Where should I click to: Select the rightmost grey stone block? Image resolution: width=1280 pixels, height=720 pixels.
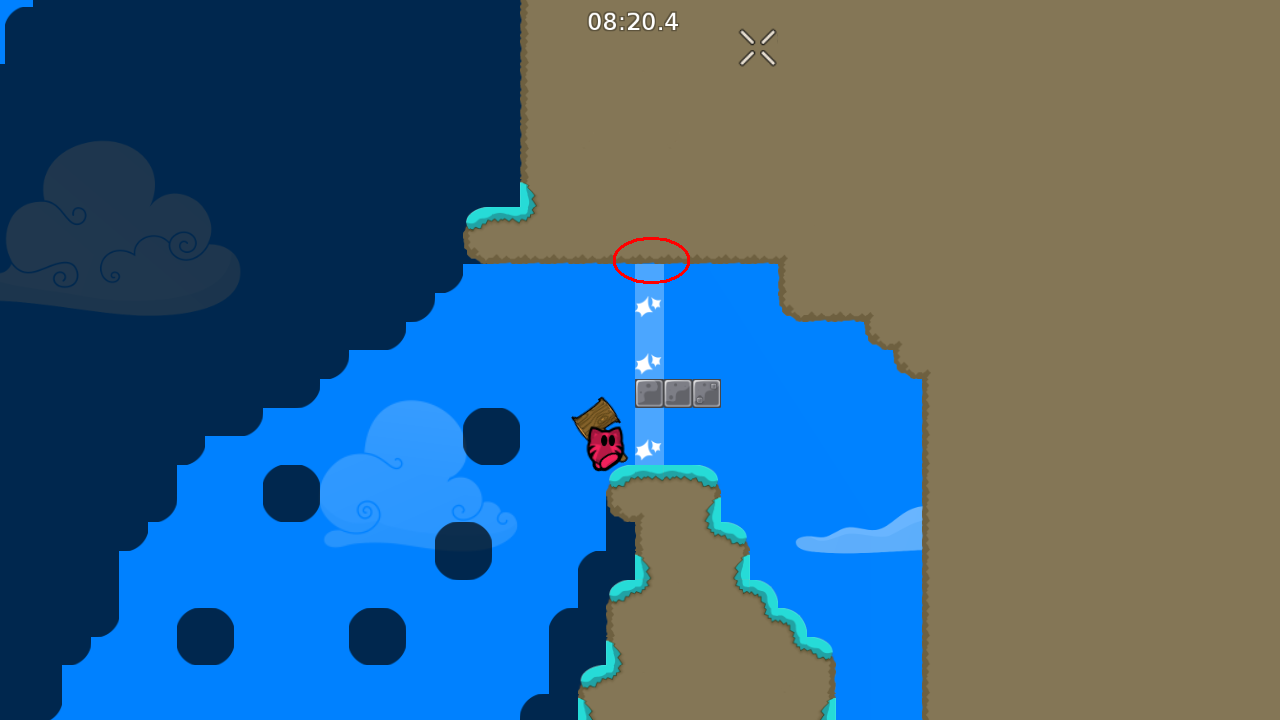coord(707,393)
